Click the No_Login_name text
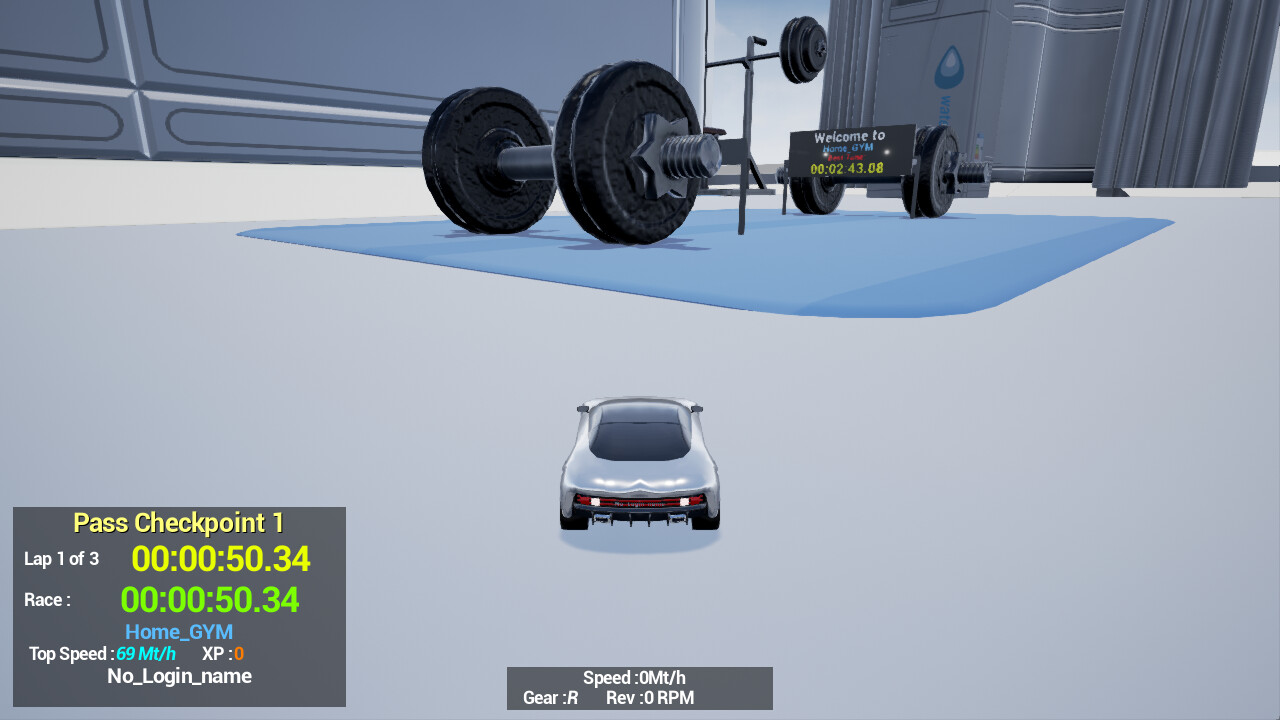Screen dimensions: 1280x720 (x=180, y=676)
